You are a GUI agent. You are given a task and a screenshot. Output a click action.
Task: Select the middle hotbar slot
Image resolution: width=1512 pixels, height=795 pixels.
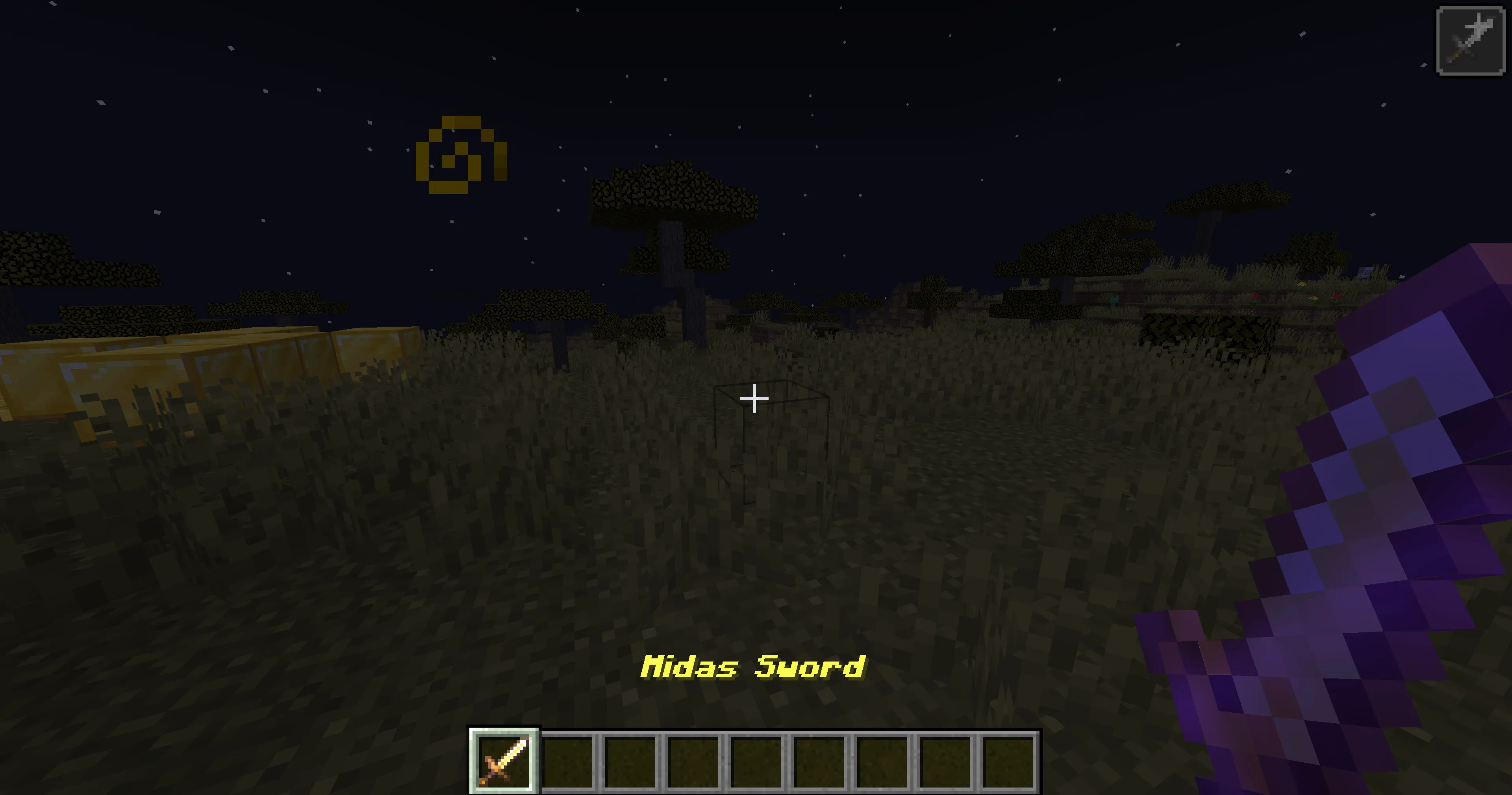757,761
